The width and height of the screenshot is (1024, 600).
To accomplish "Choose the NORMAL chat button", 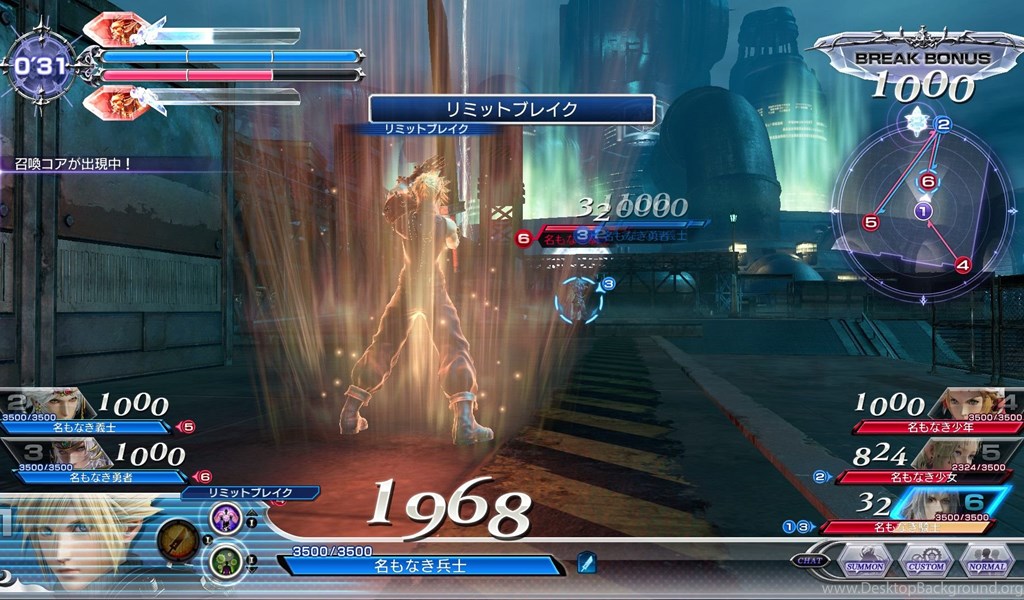I will [983, 561].
